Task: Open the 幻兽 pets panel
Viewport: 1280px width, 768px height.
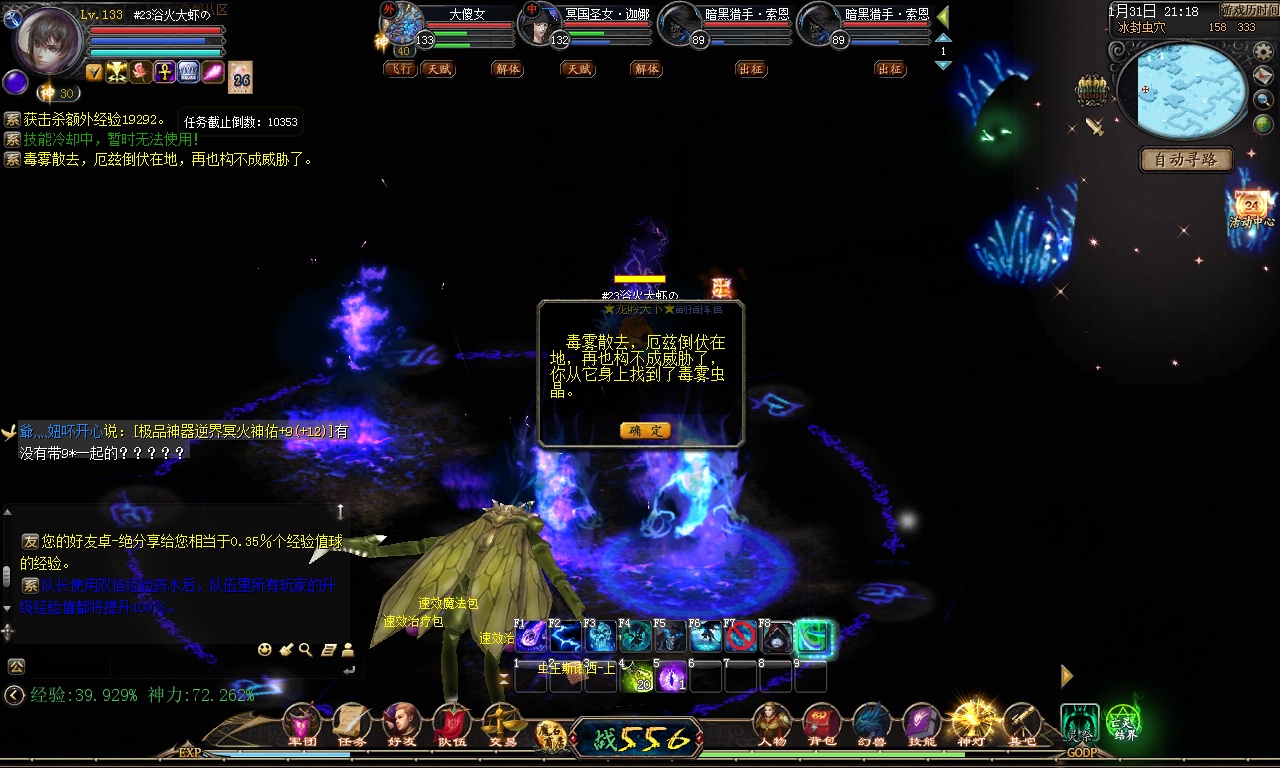Action: 871,723
